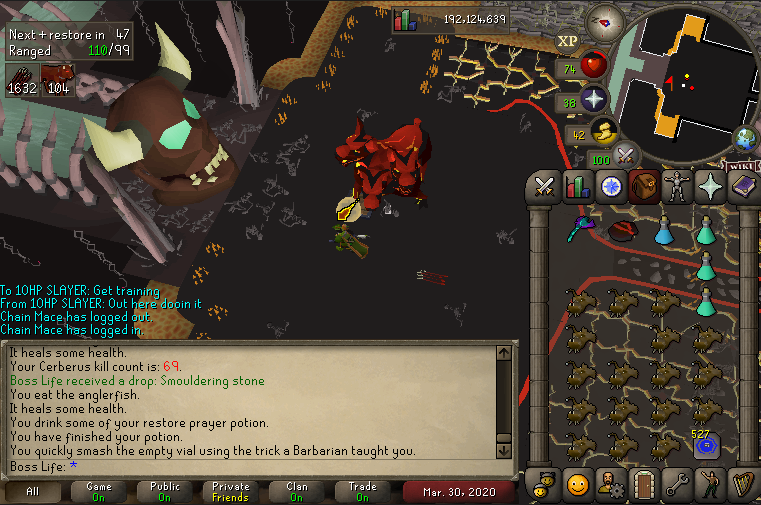This screenshot has width=761, height=505.
Task: Select the blue potion in the inventory
Action: pos(662,232)
